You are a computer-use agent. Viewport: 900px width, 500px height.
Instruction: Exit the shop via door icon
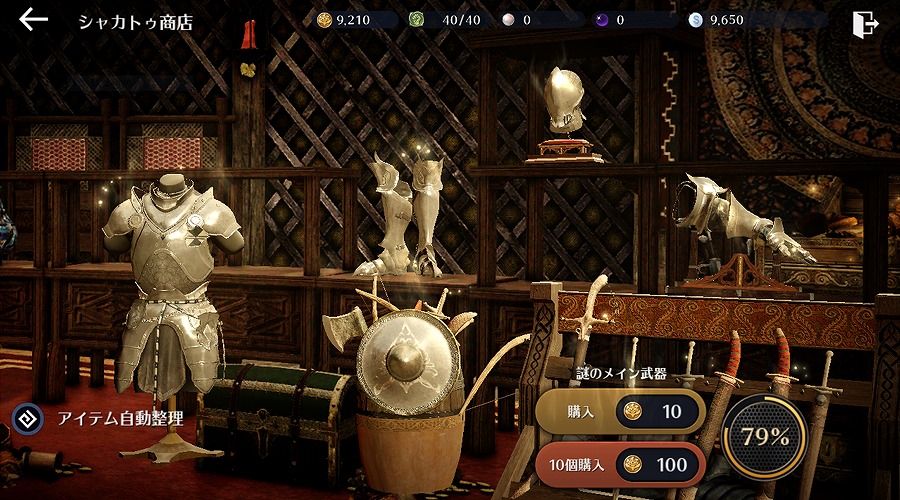(865, 22)
